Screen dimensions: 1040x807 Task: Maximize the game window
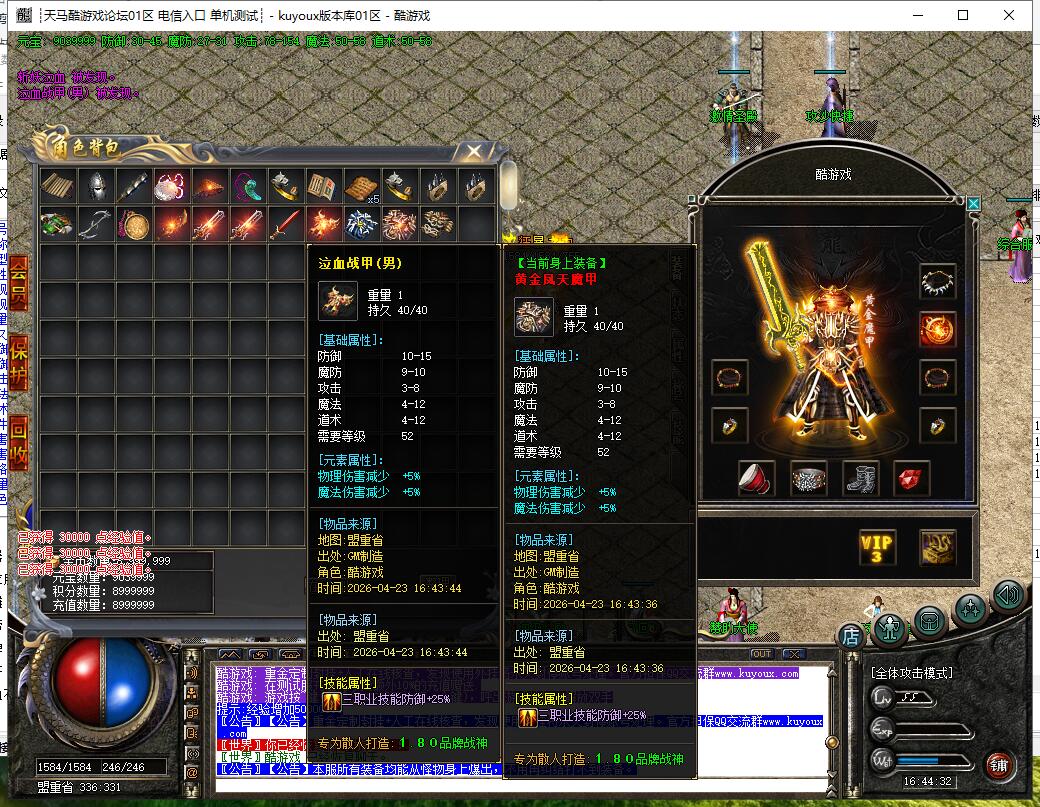[x=963, y=15]
